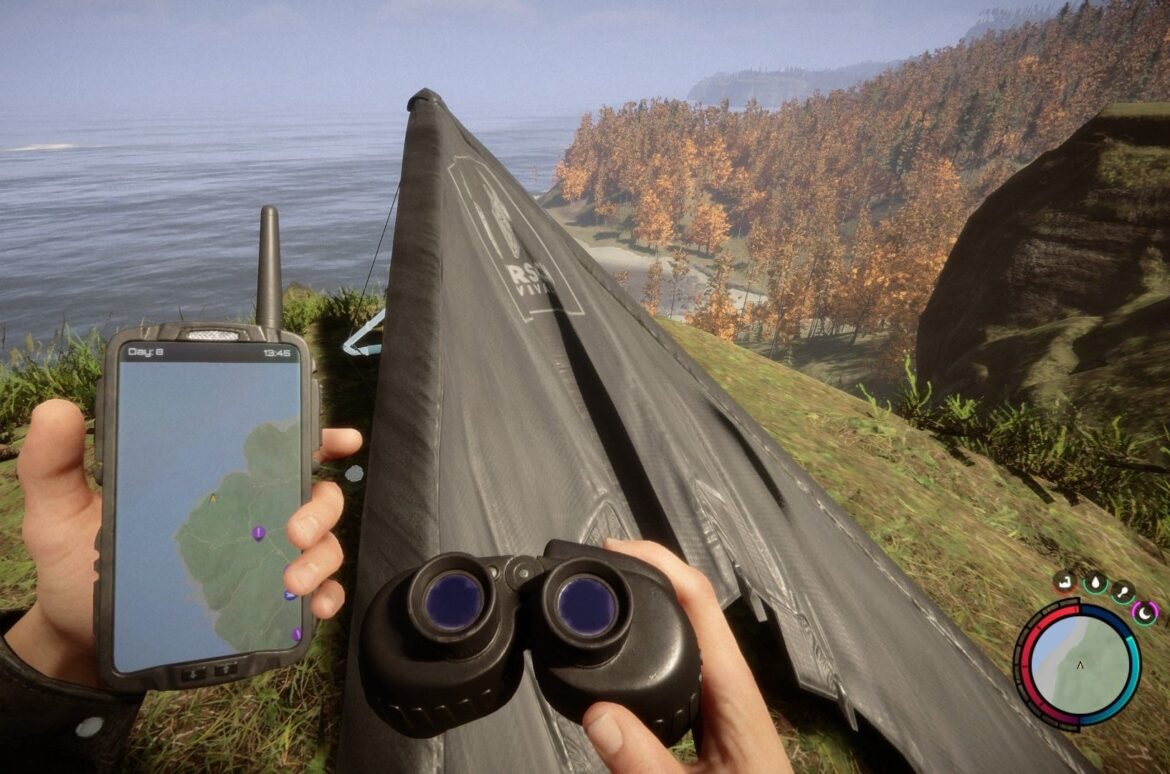Tap the GPS tracker's up arrow button
The height and width of the screenshot is (774, 1170).
point(225,670)
